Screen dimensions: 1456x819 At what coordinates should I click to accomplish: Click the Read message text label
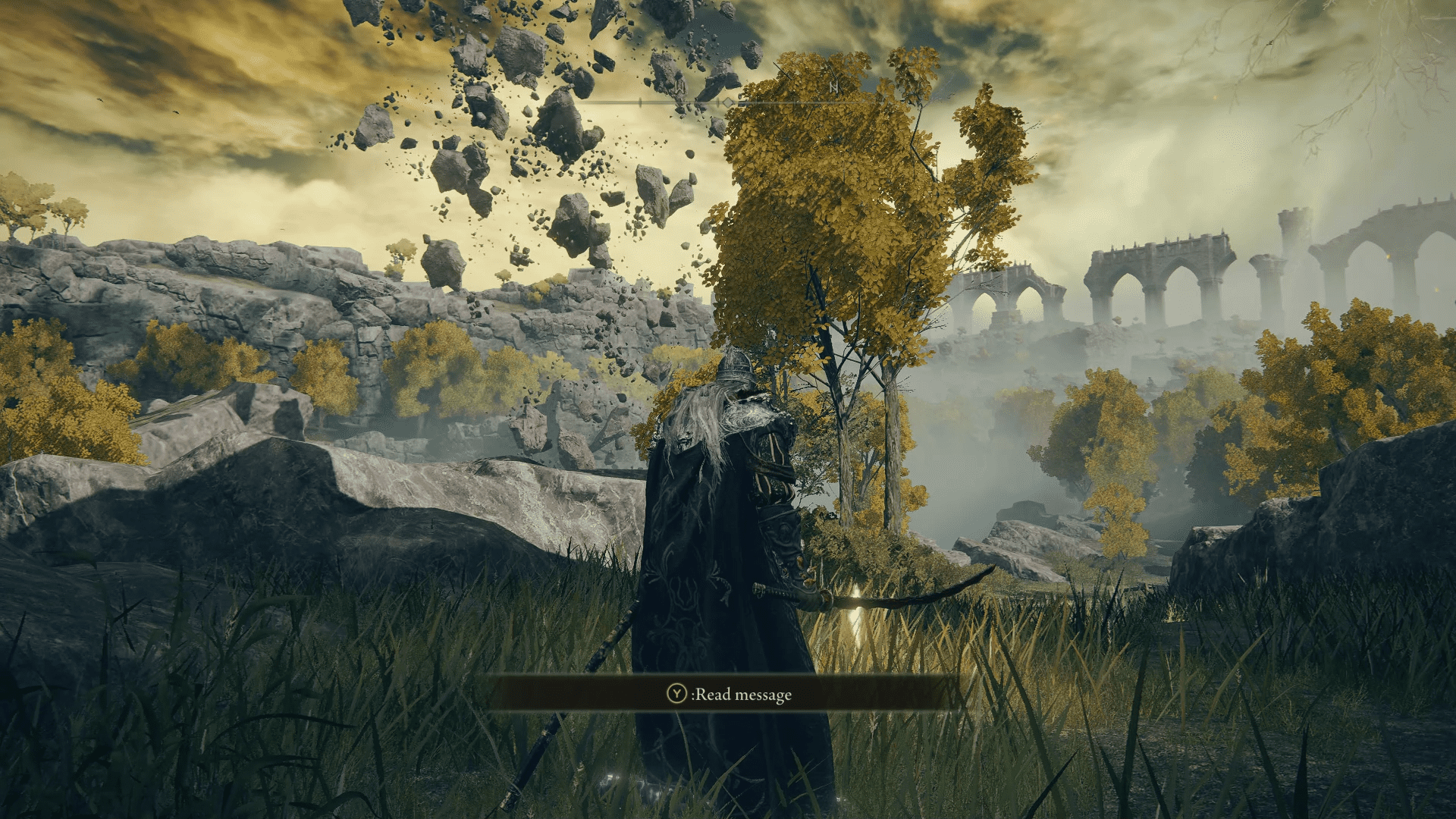(x=743, y=693)
